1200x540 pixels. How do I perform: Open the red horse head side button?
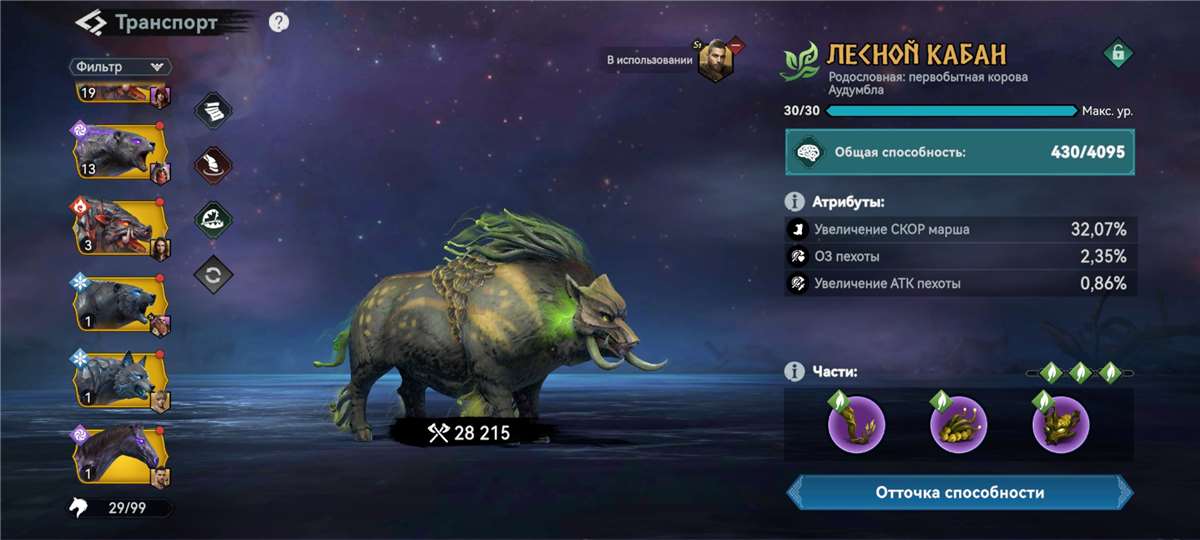point(211,163)
